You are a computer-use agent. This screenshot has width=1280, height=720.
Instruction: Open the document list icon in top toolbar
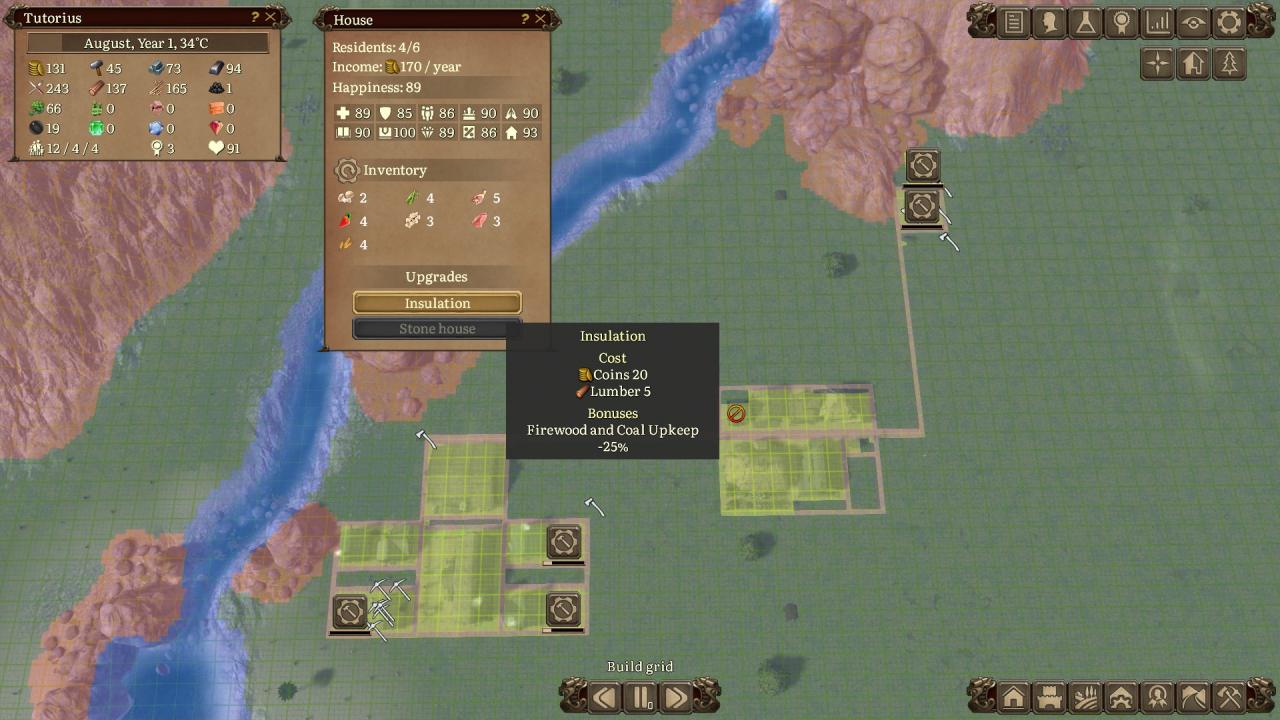[x=1014, y=22]
